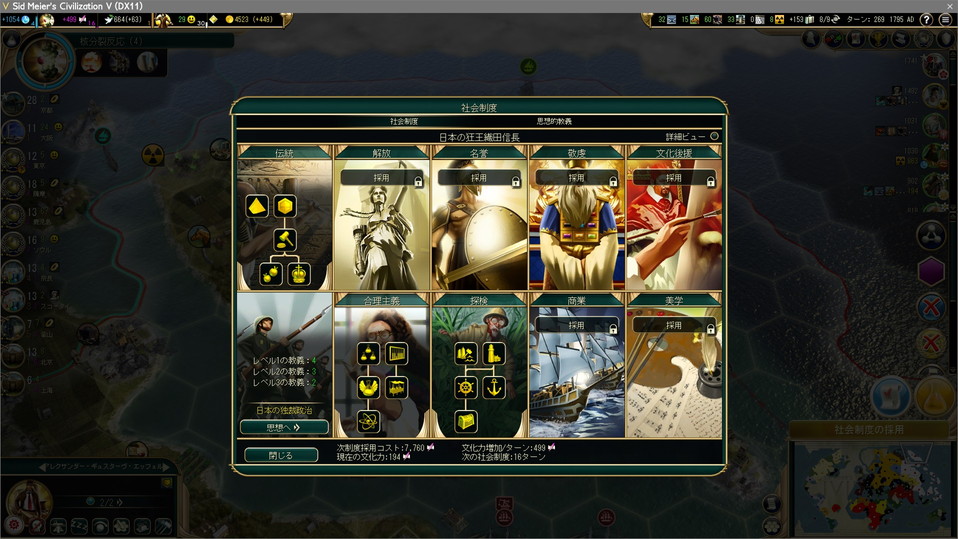This screenshot has height=539, width=958.
Task: Click the minimap in the corner
Action: click(868, 489)
